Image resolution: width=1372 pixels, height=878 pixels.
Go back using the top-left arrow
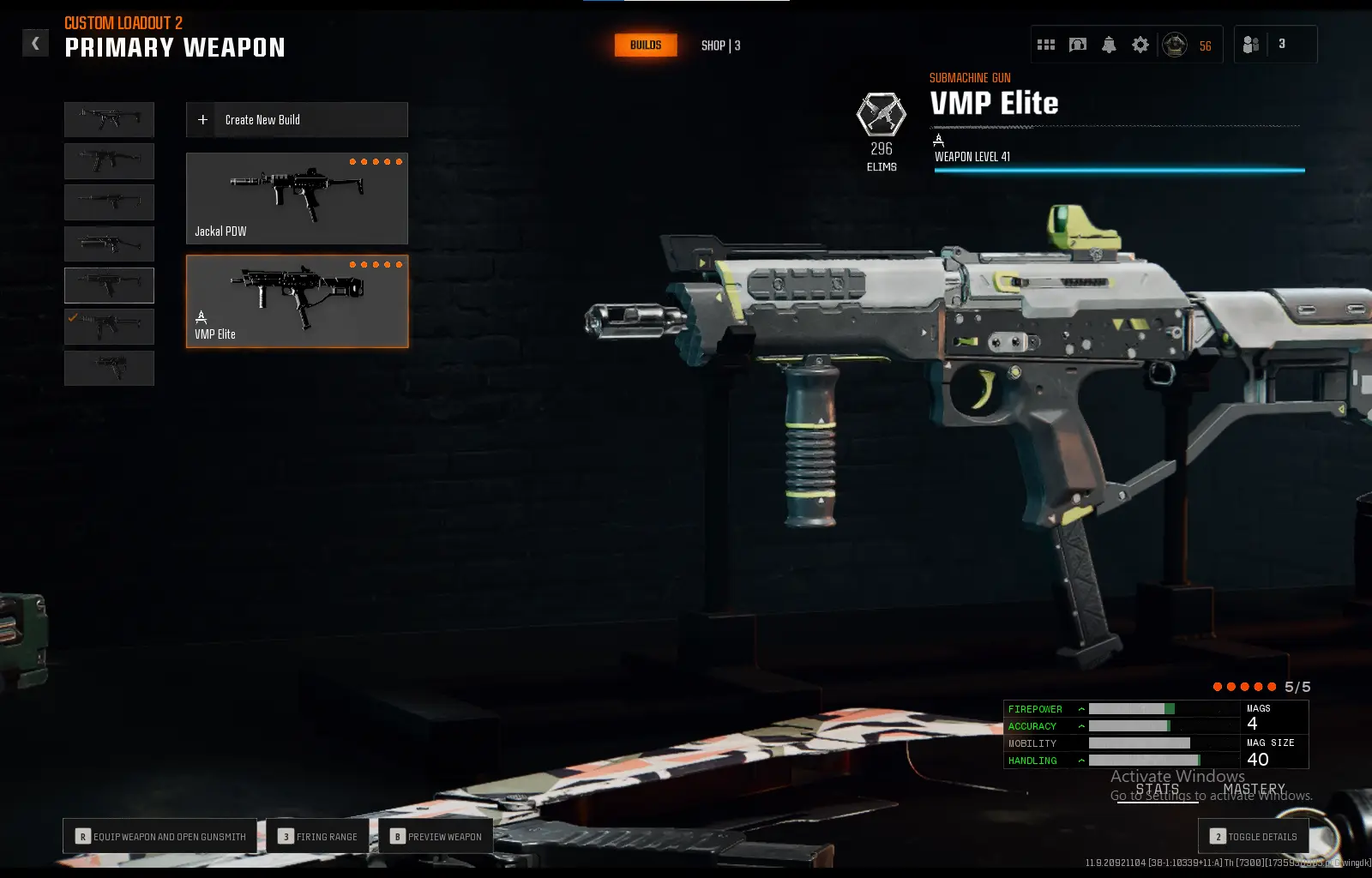[35, 43]
